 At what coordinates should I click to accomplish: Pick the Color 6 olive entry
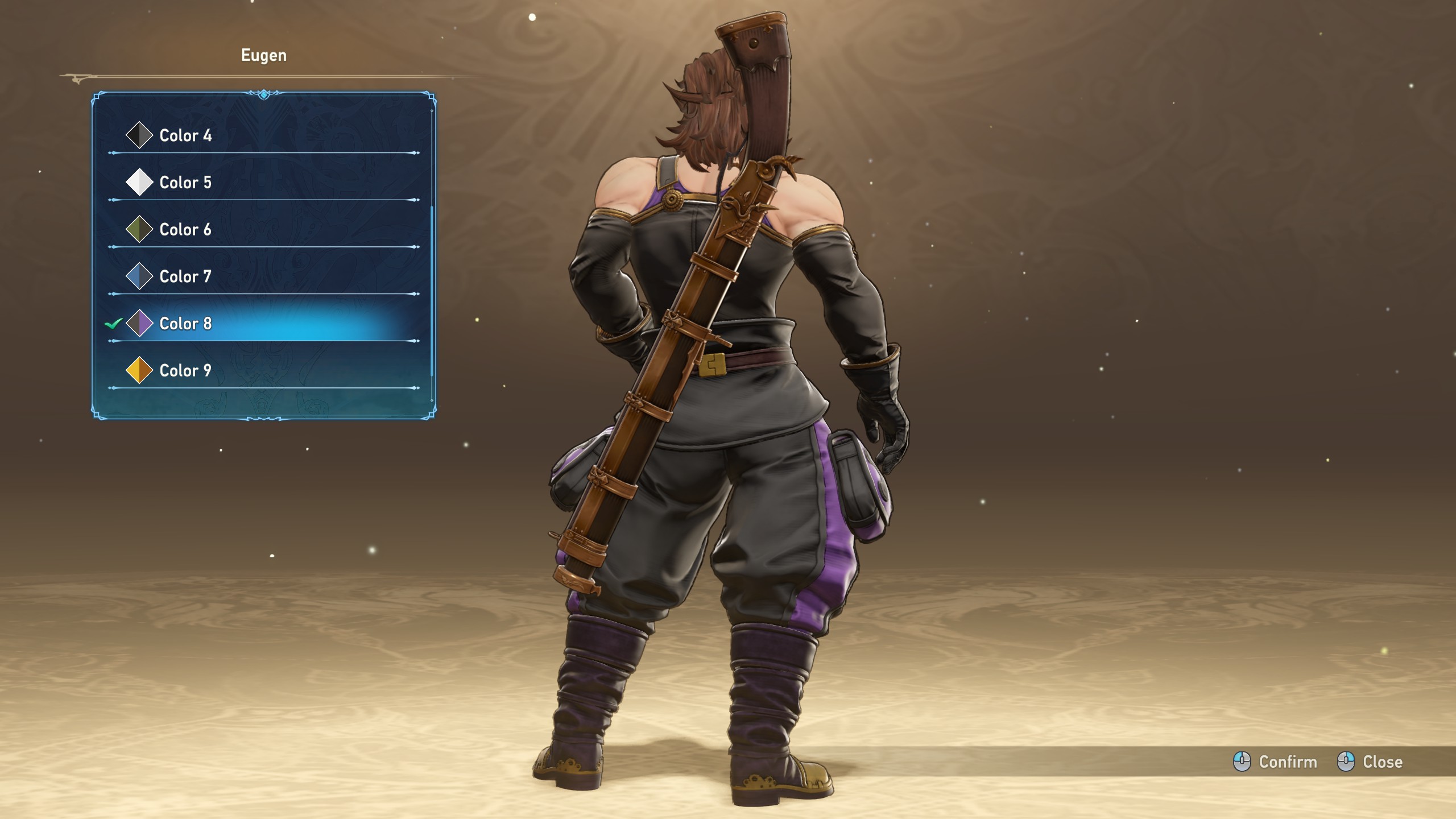185,230
